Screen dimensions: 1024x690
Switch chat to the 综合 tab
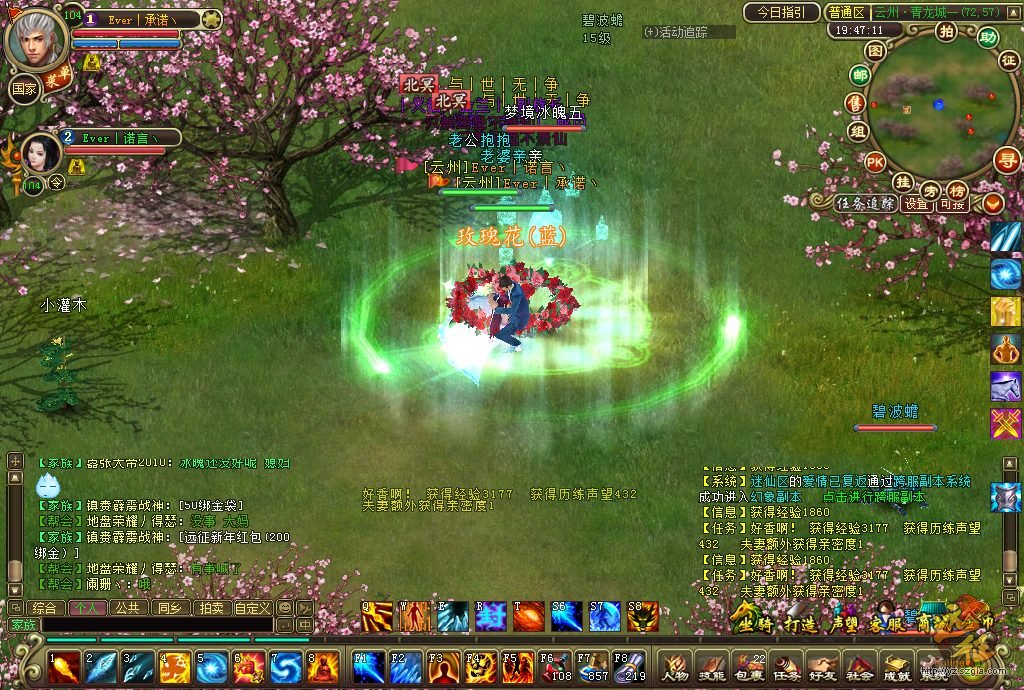(x=45, y=607)
